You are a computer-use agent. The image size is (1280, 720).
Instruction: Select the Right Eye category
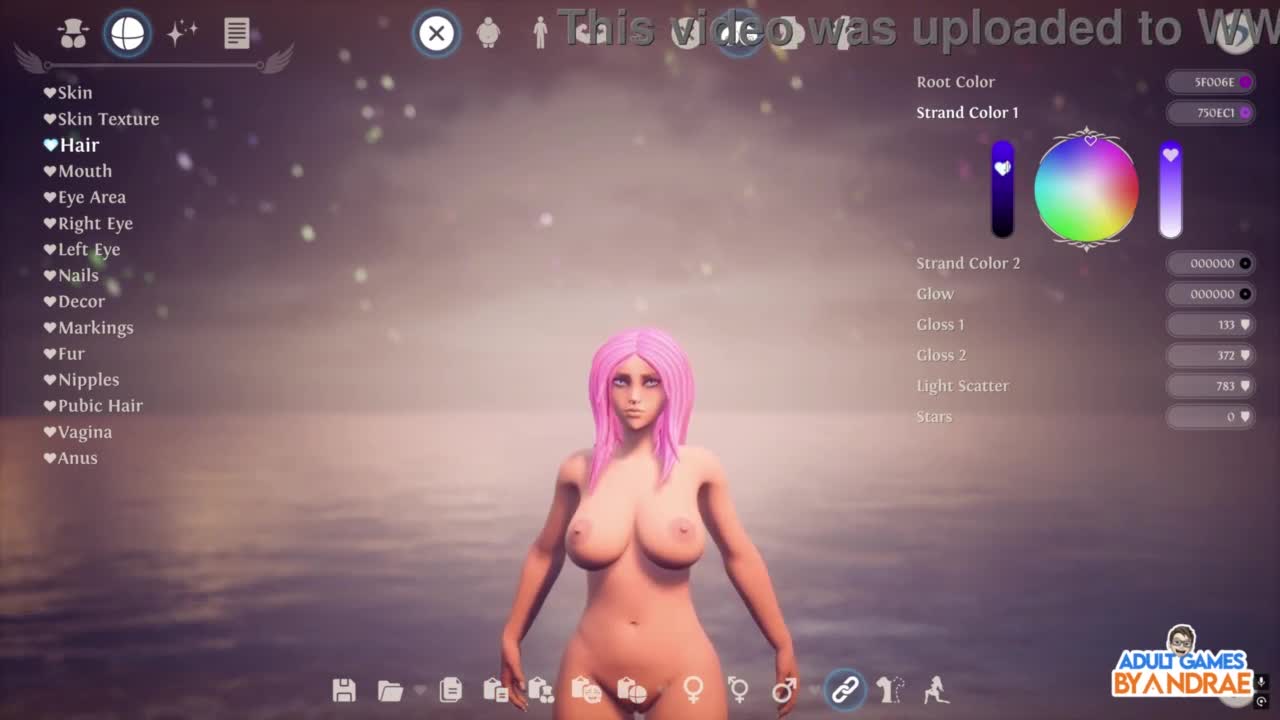(x=94, y=223)
